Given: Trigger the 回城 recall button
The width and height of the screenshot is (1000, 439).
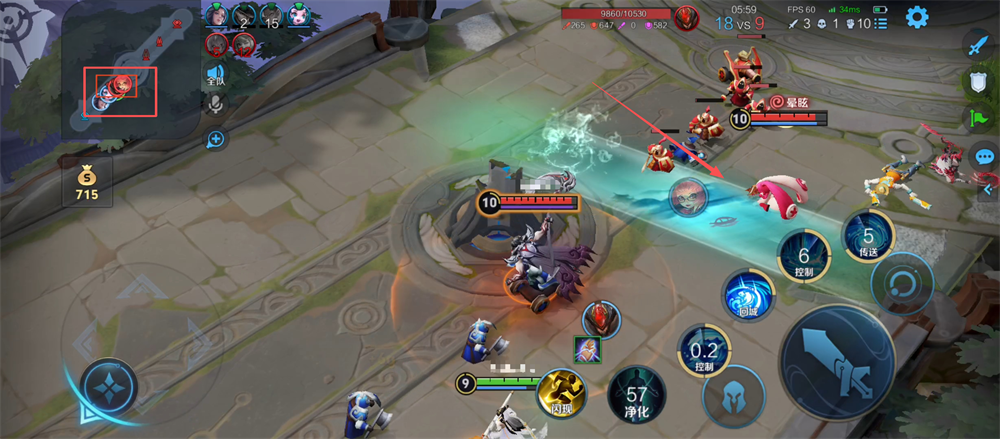Looking at the screenshot, I should tap(748, 297).
